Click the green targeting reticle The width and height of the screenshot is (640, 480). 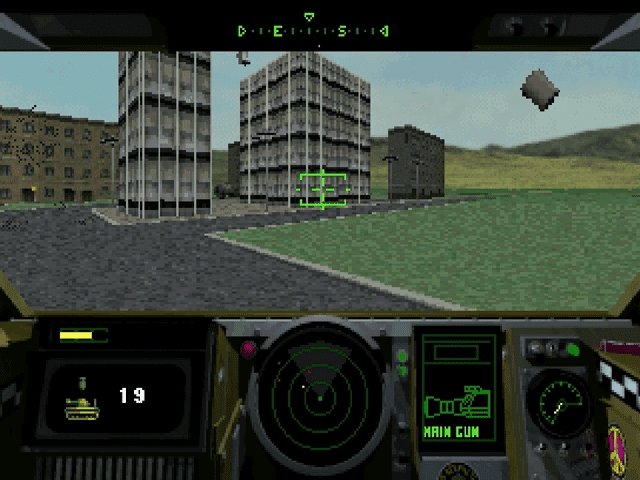322,188
